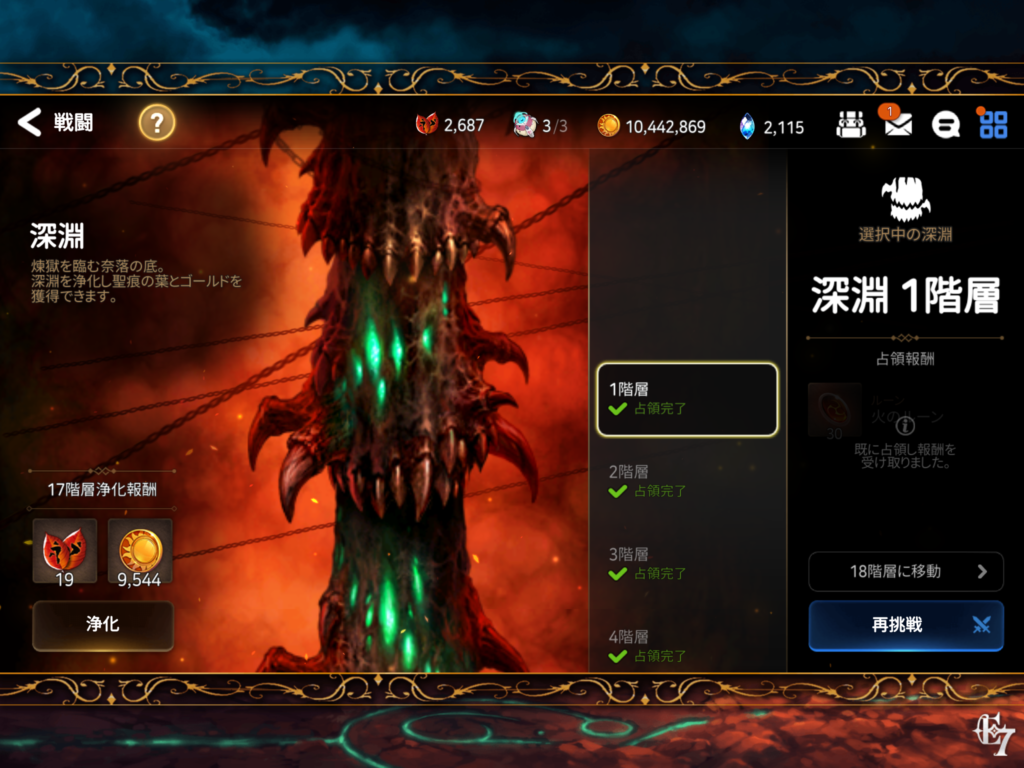The image size is (1024, 768).
Task: Open the chat speech bubble
Action: click(945, 124)
